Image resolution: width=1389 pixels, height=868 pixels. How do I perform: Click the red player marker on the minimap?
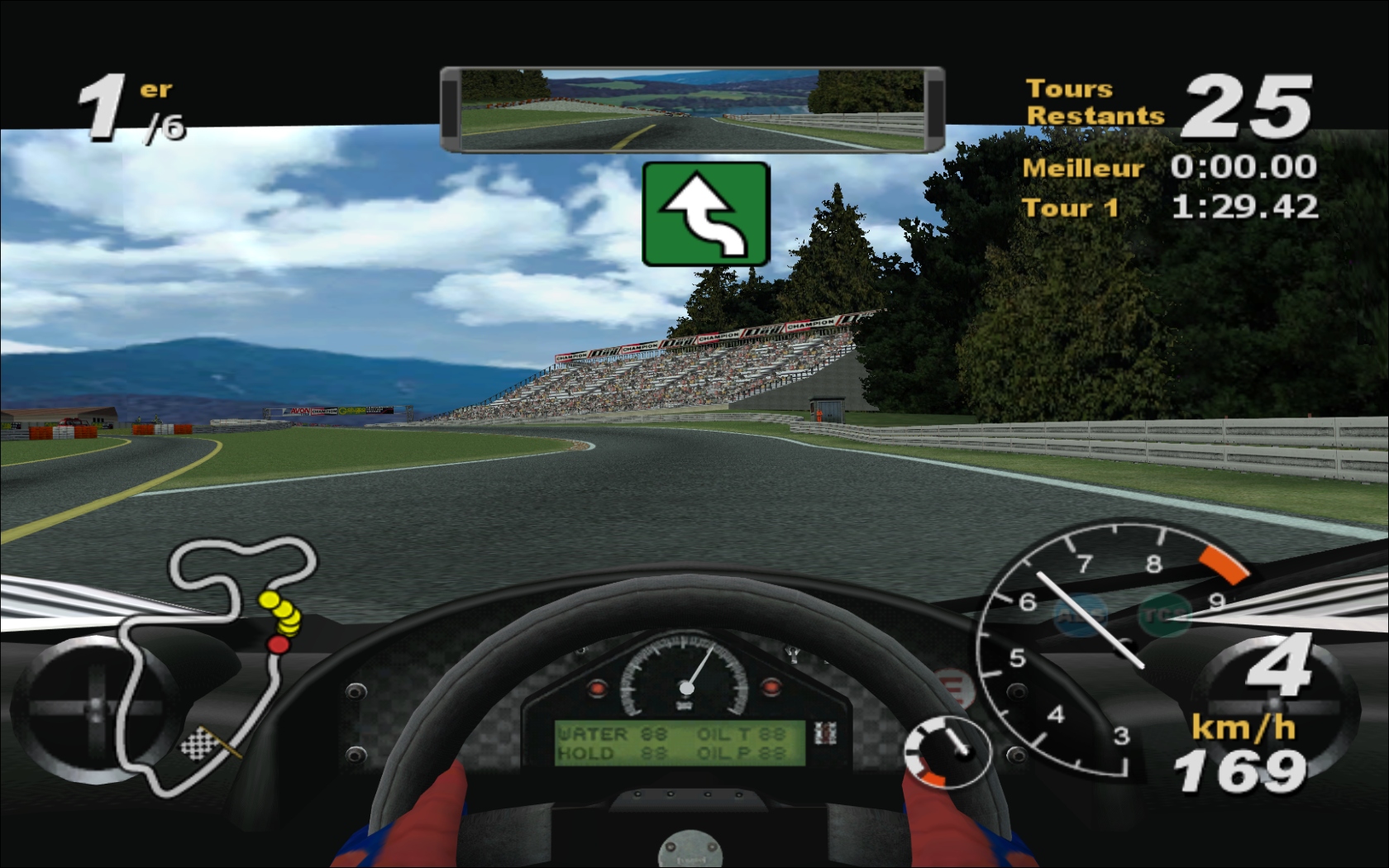[x=278, y=644]
